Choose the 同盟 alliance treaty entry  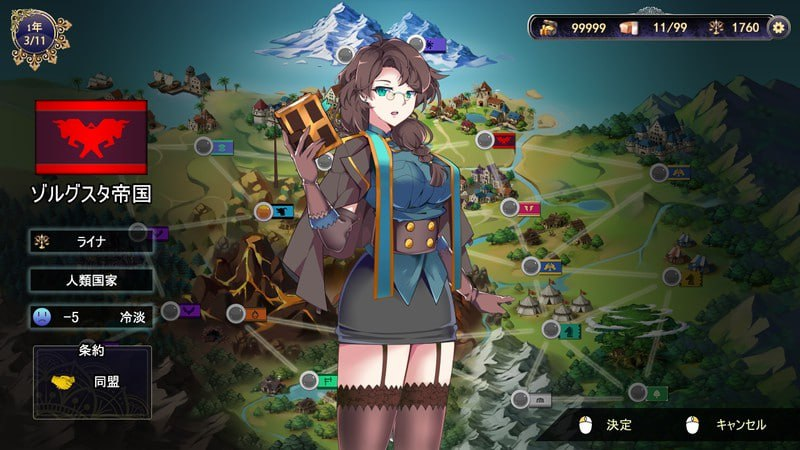click(x=92, y=382)
